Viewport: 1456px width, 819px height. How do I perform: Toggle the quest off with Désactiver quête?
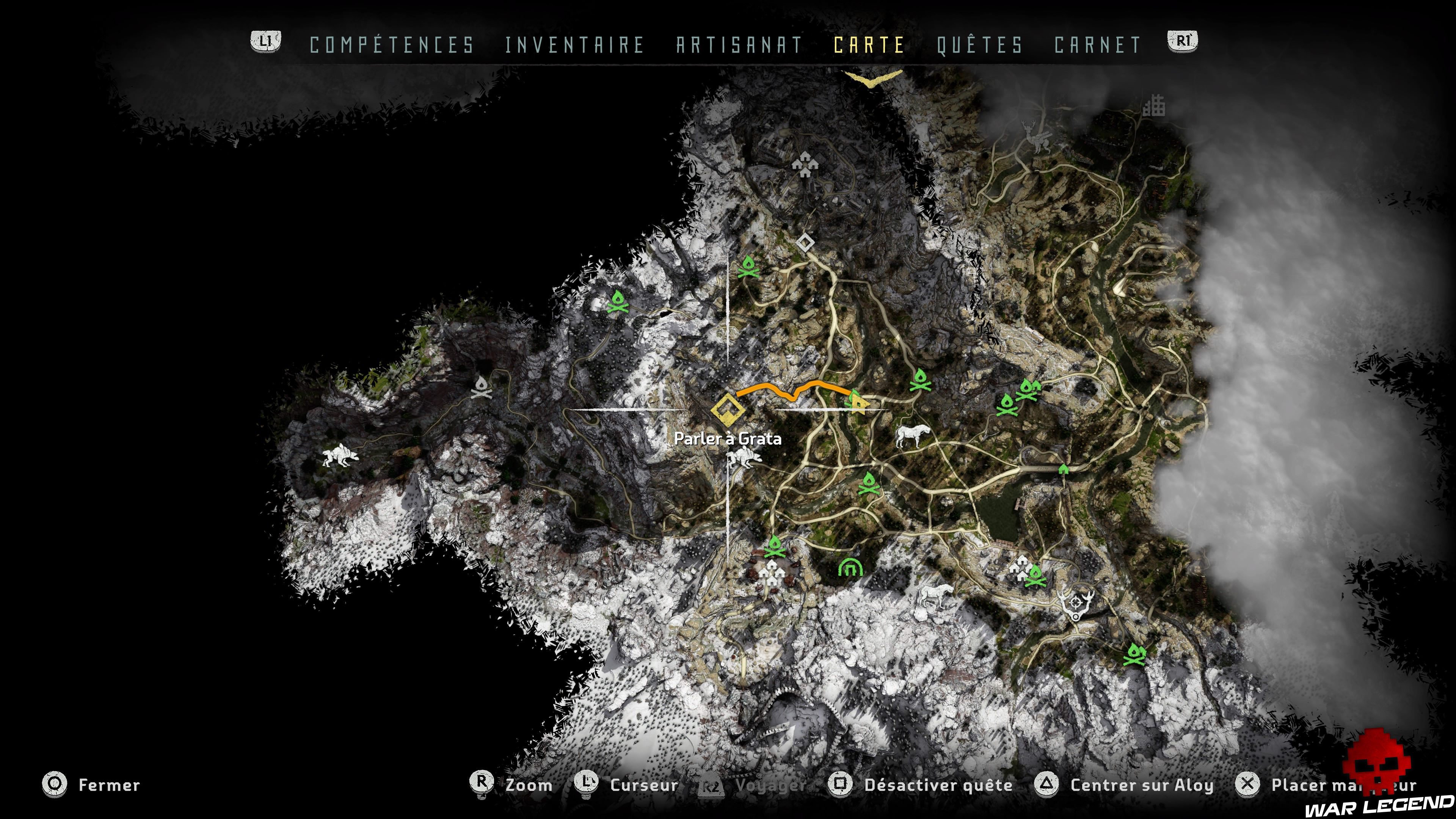tap(938, 786)
